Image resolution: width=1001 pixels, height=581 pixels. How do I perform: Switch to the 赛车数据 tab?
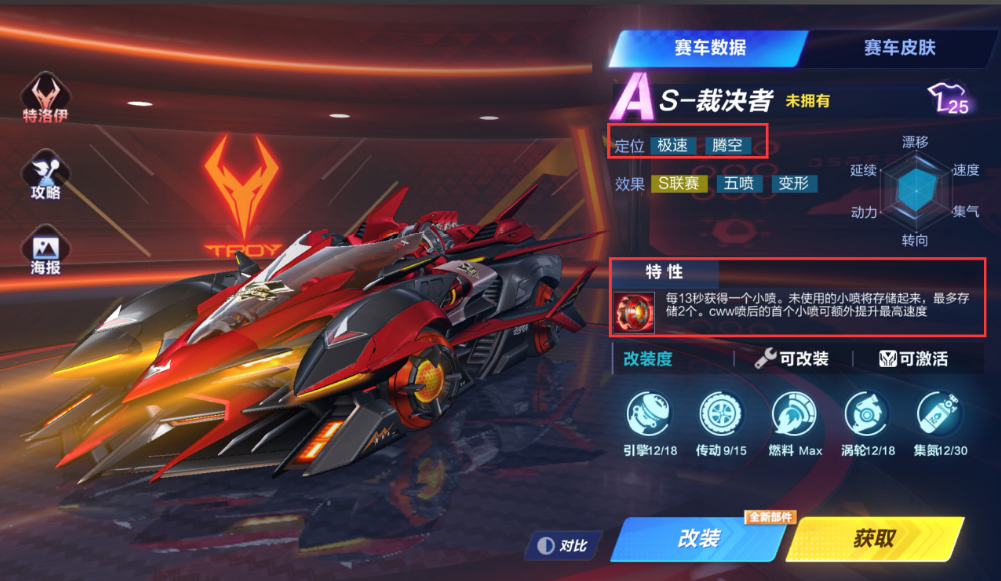click(x=709, y=47)
